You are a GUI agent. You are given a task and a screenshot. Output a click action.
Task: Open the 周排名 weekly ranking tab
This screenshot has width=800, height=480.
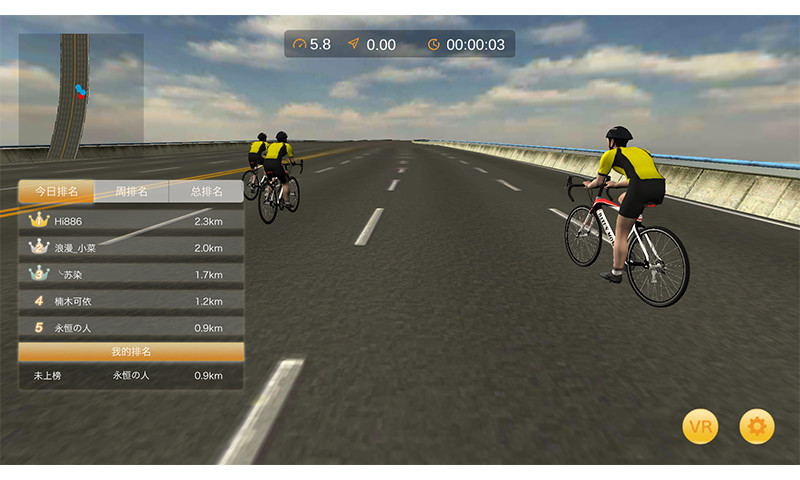[x=131, y=191]
